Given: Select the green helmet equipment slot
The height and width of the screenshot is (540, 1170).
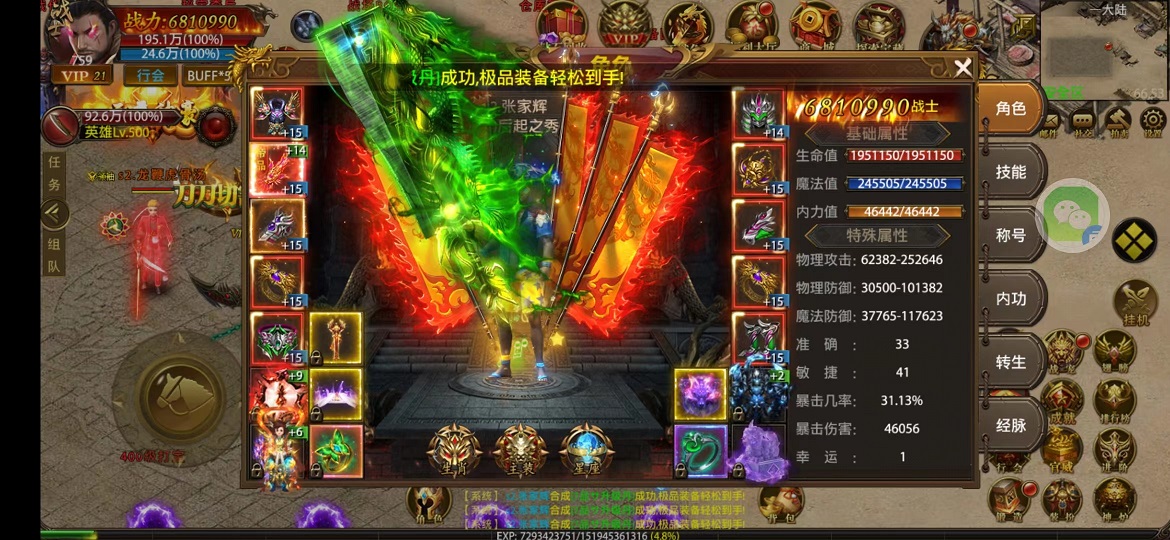Looking at the screenshot, I should [758, 114].
